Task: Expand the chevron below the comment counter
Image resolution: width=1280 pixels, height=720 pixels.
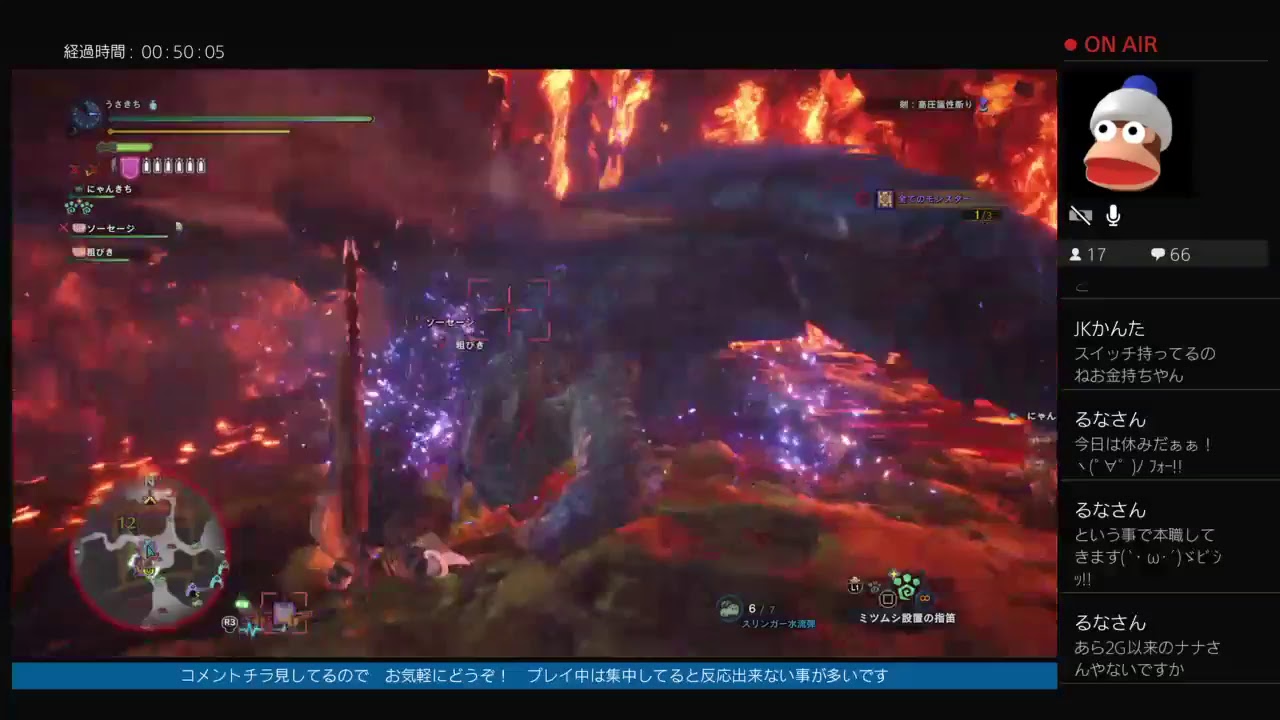Action: click(1080, 285)
